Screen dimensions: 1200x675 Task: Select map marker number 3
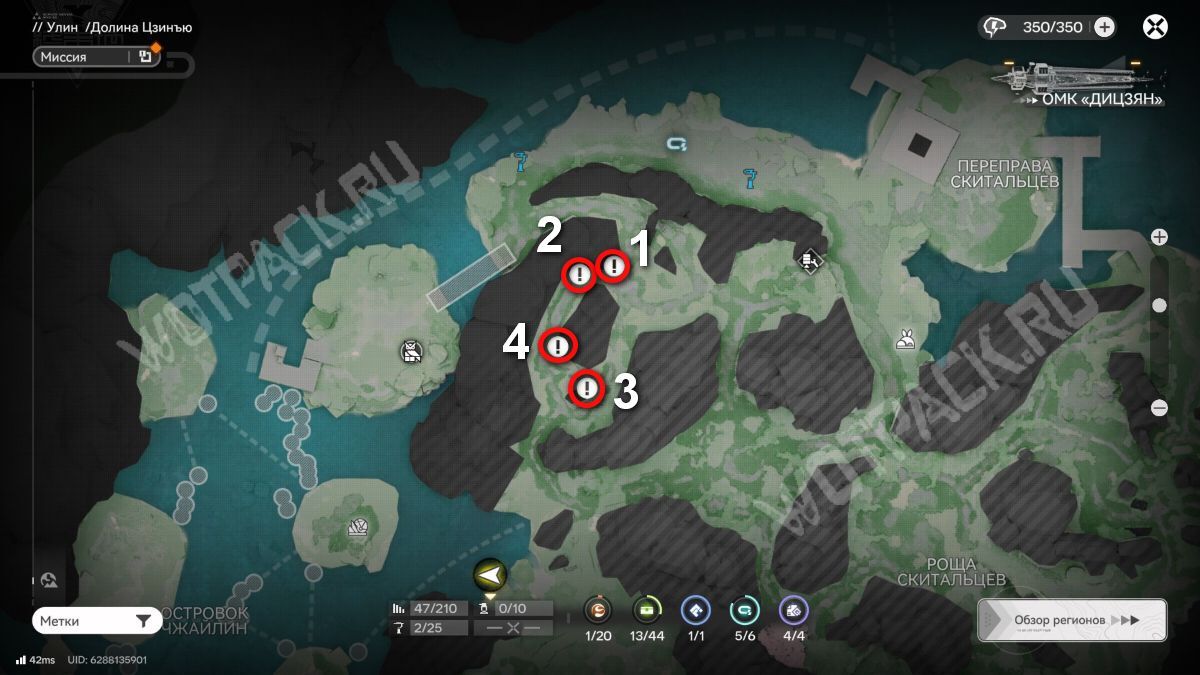click(587, 388)
